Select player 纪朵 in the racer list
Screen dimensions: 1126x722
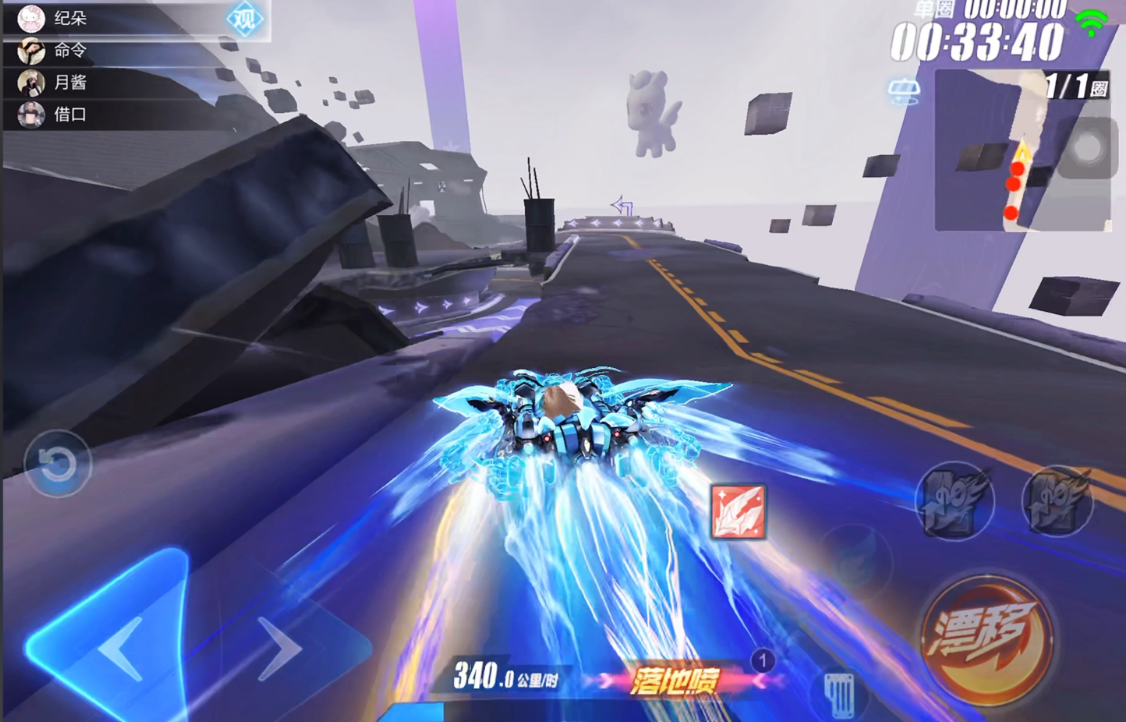tap(70, 18)
